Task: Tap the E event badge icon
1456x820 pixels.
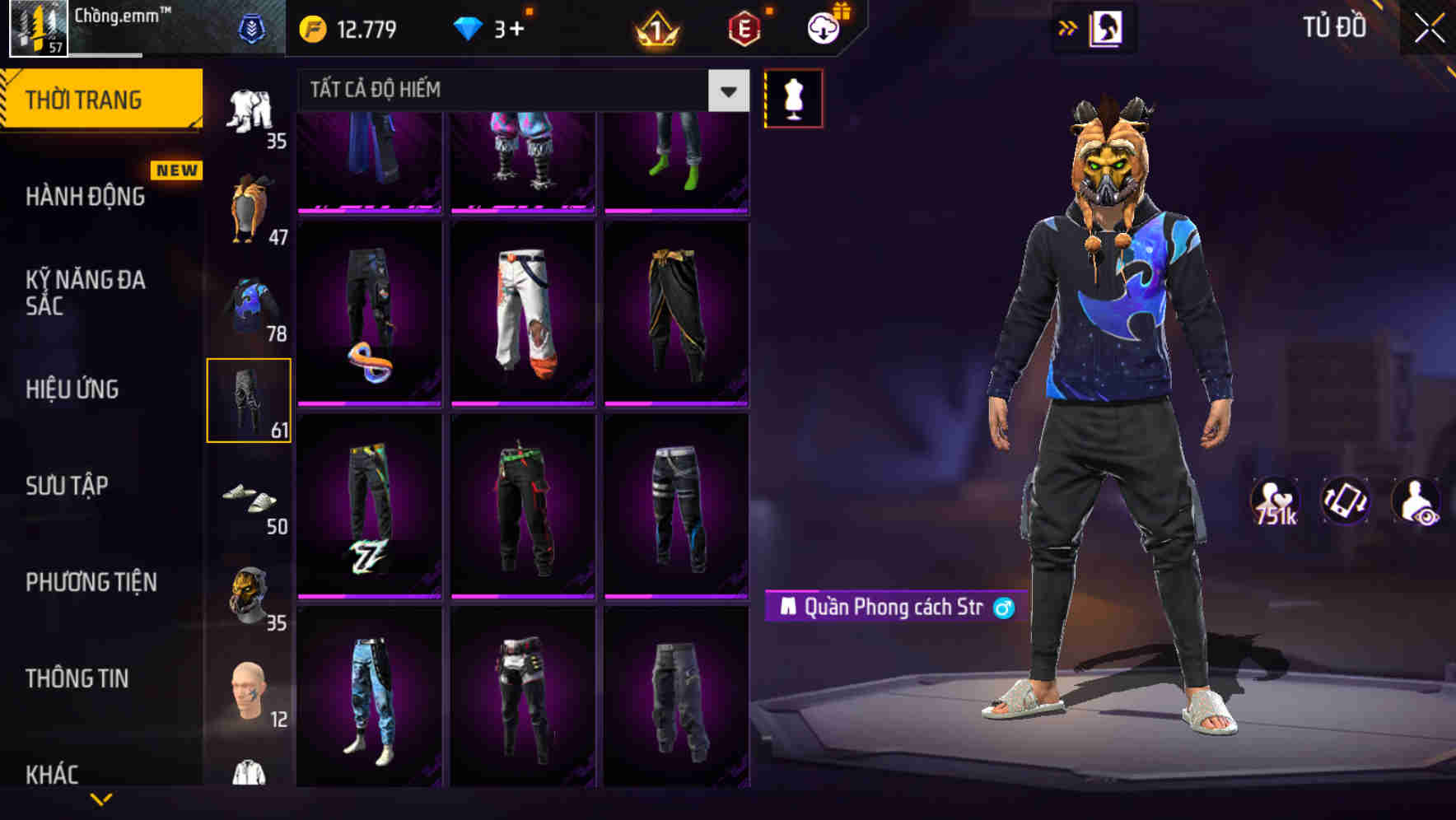Action: pos(743,29)
